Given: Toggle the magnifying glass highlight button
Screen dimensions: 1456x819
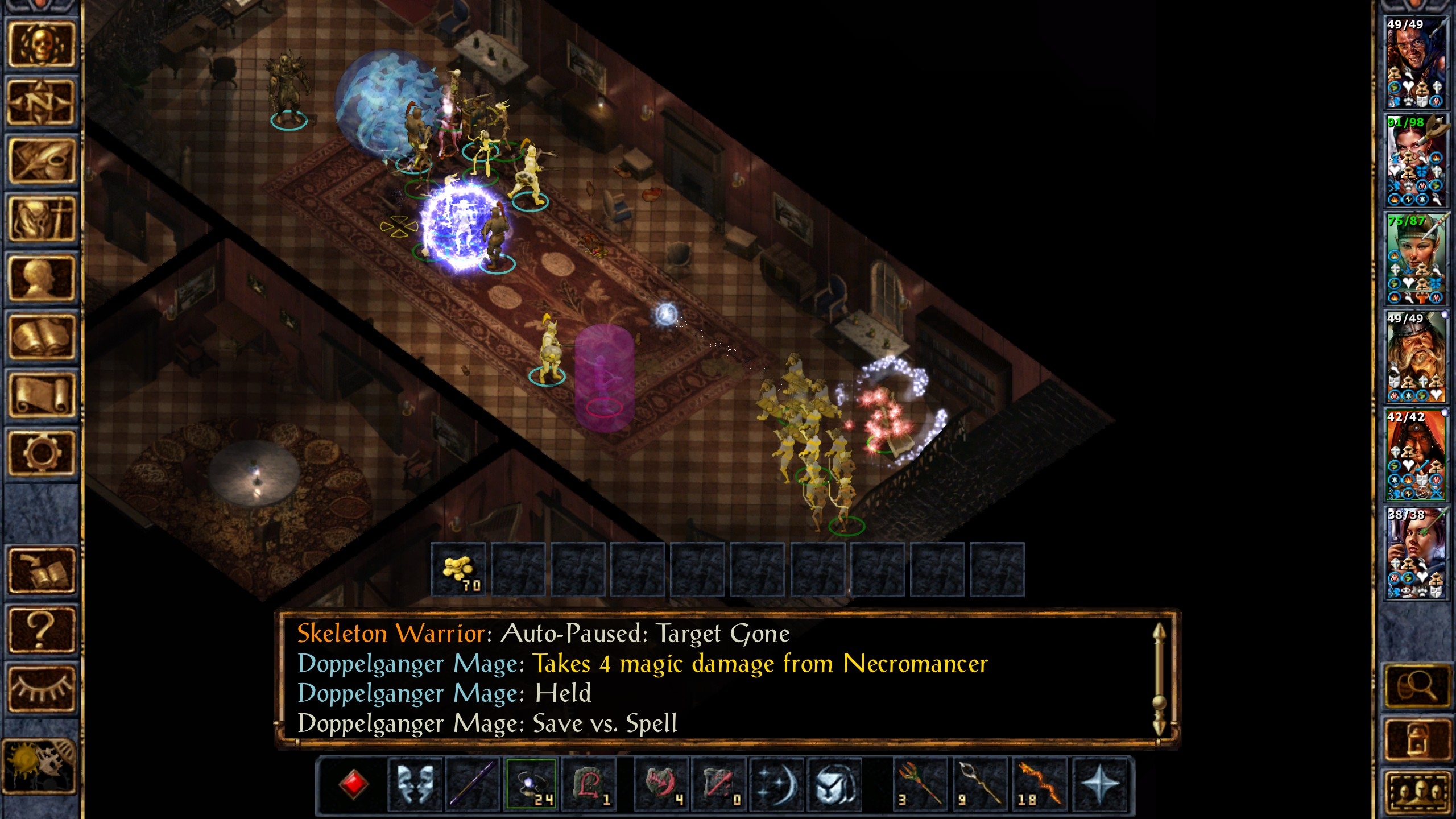Looking at the screenshot, I should [x=1416, y=686].
